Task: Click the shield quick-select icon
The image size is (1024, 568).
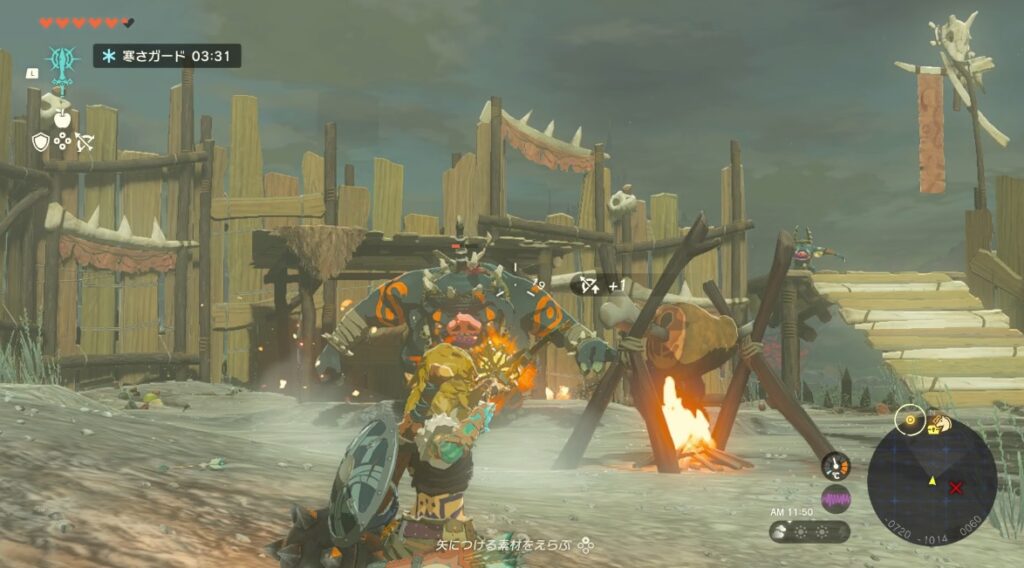Action: tap(41, 142)
